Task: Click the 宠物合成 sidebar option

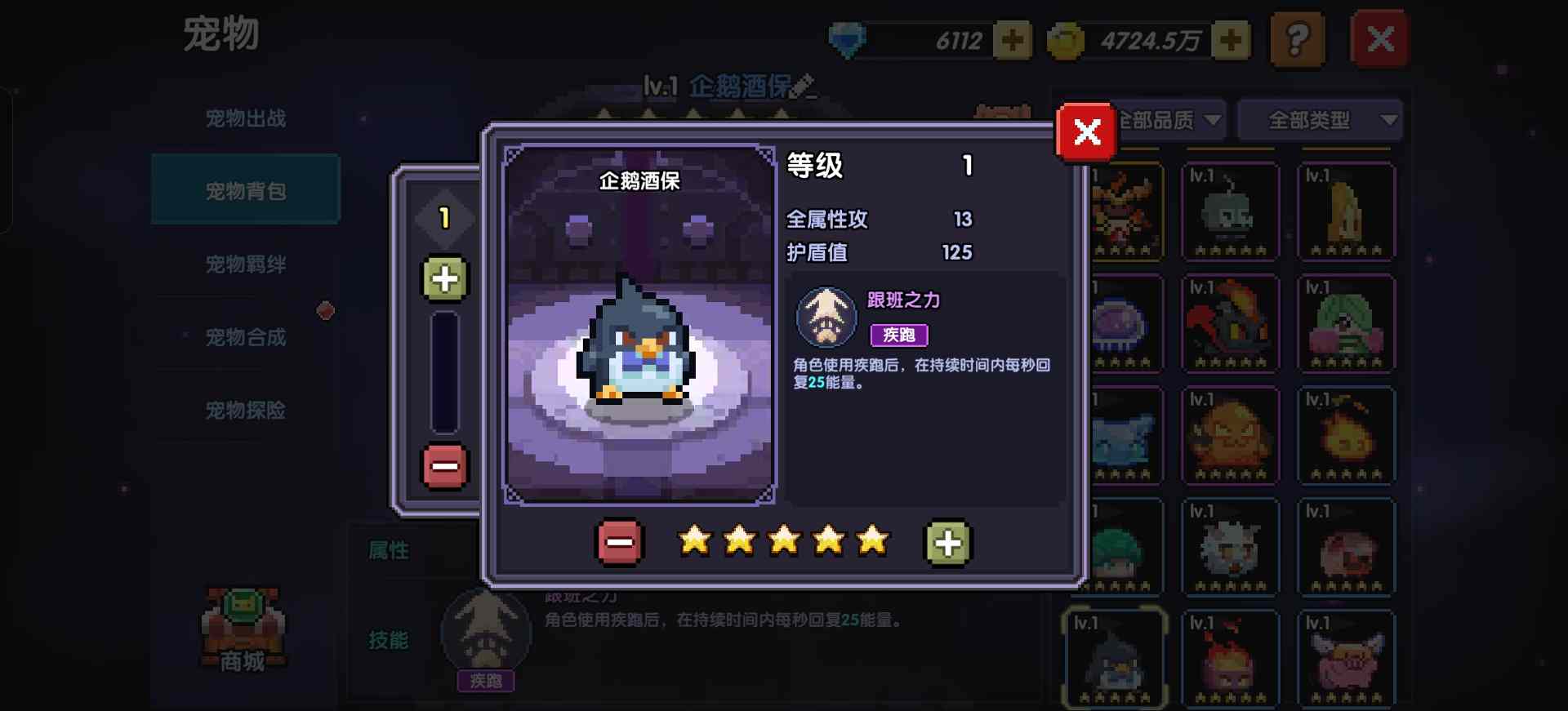Action: click(244, 337)
